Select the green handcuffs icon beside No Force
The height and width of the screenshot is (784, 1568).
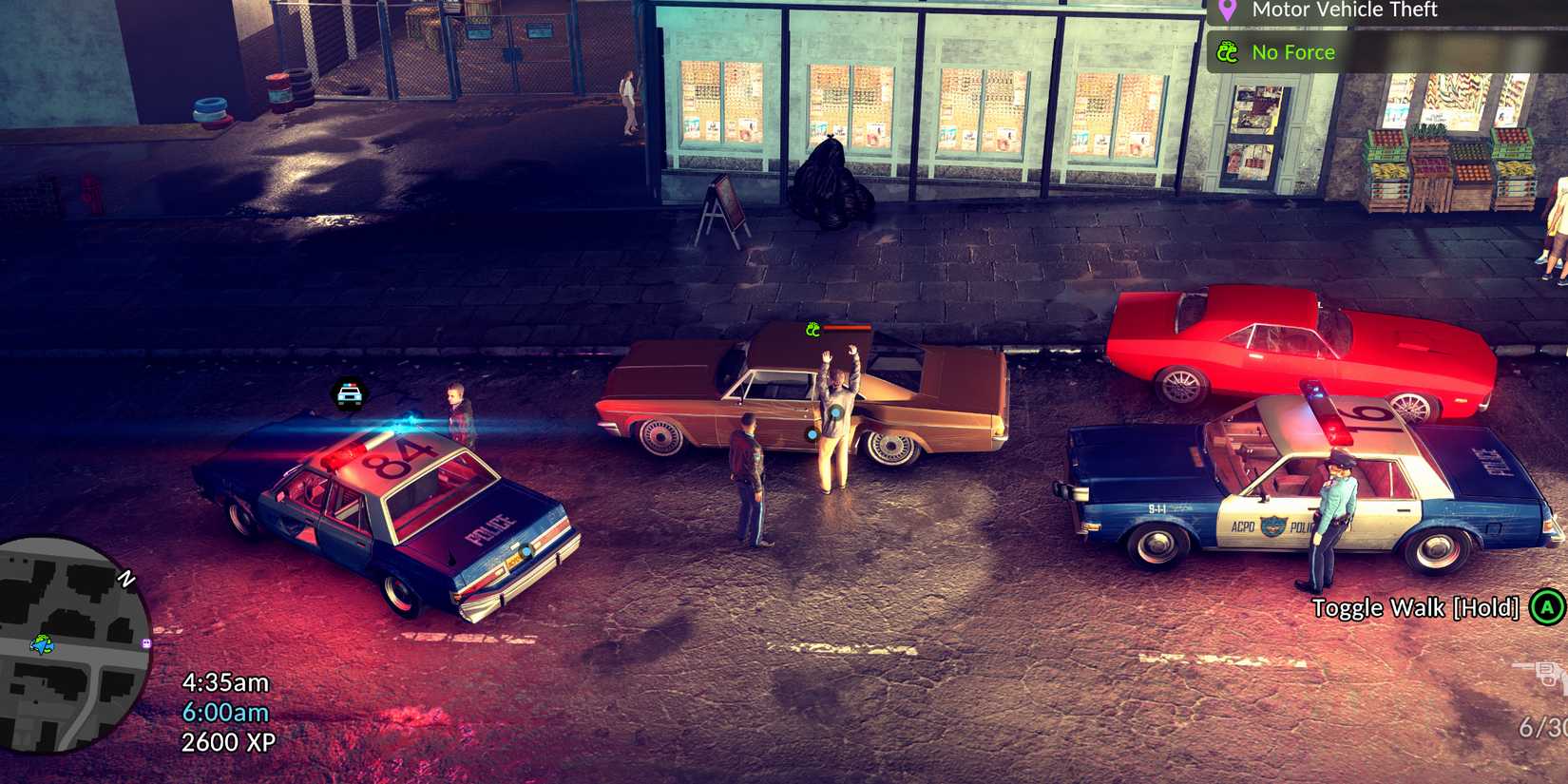point(1229,53)
